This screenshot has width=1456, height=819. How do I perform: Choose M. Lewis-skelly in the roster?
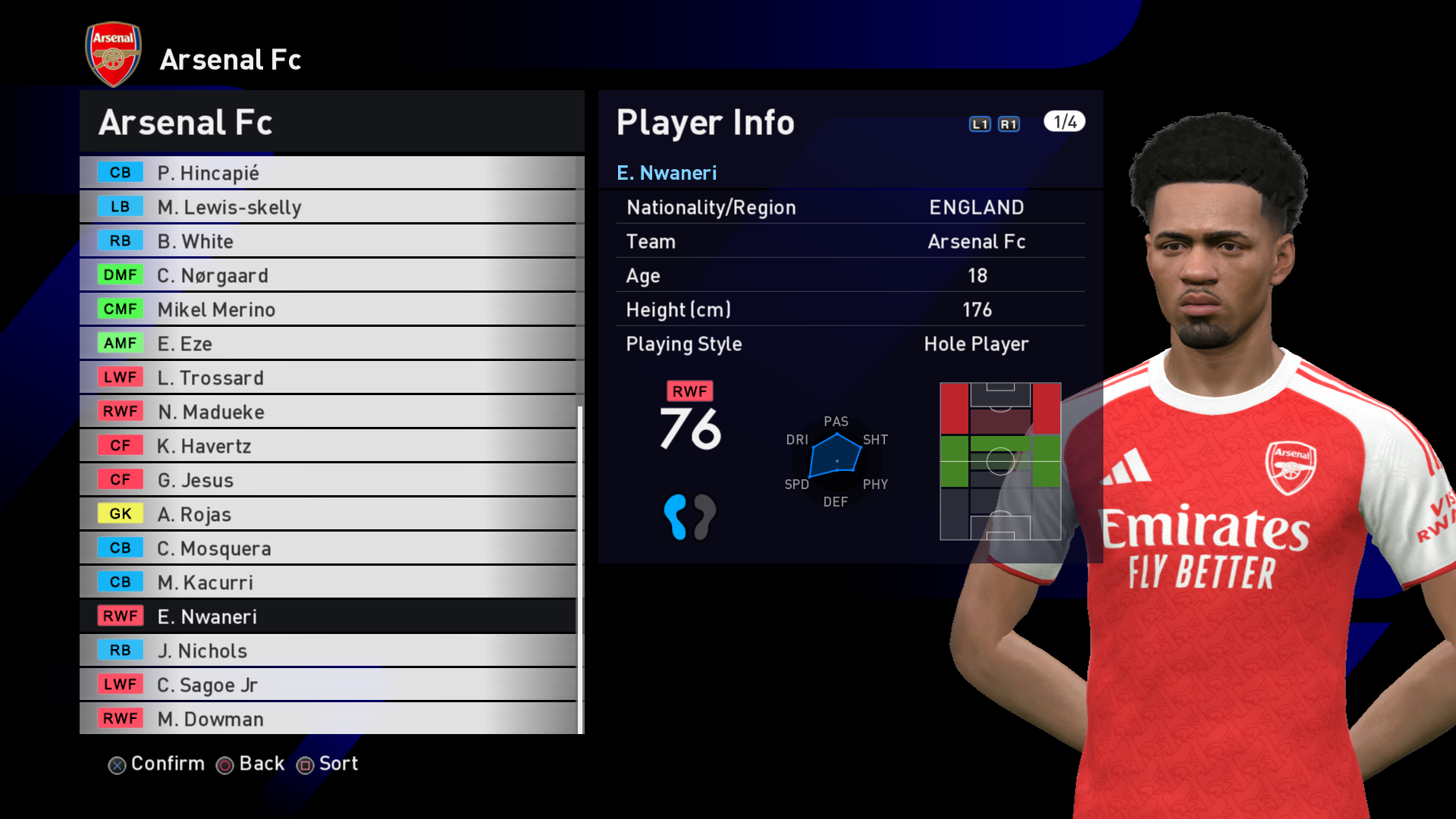[x=328, y=207]
